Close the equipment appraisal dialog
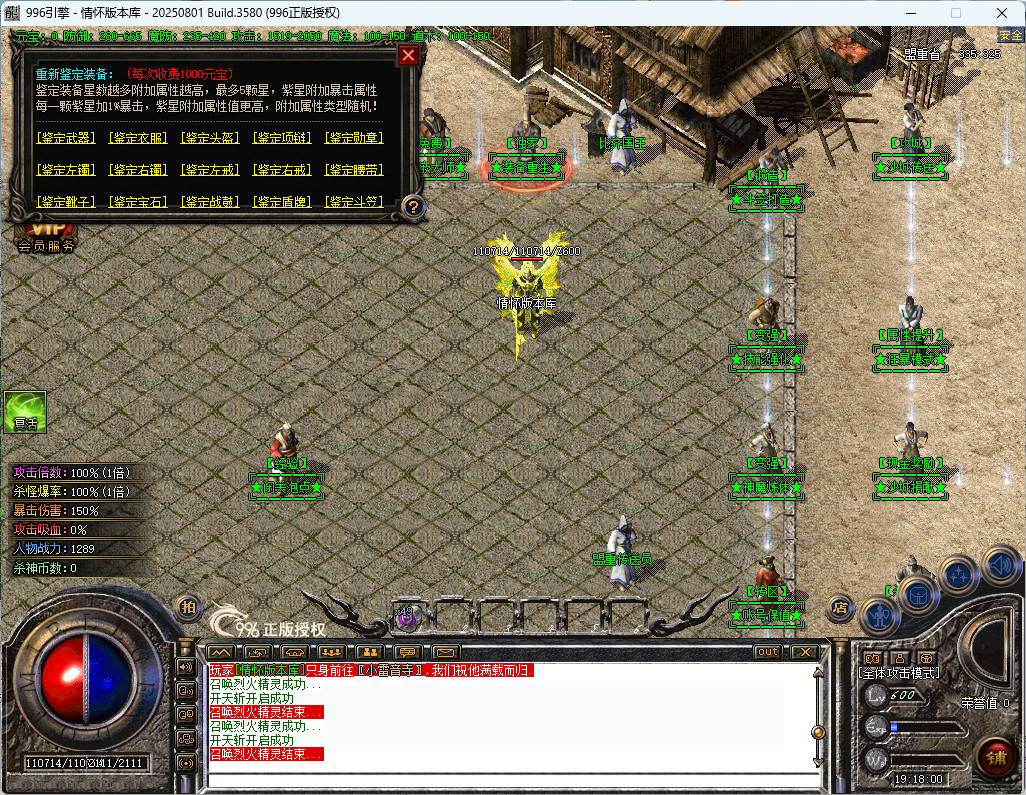This screenshot has height=795, width=1026. 408,56
